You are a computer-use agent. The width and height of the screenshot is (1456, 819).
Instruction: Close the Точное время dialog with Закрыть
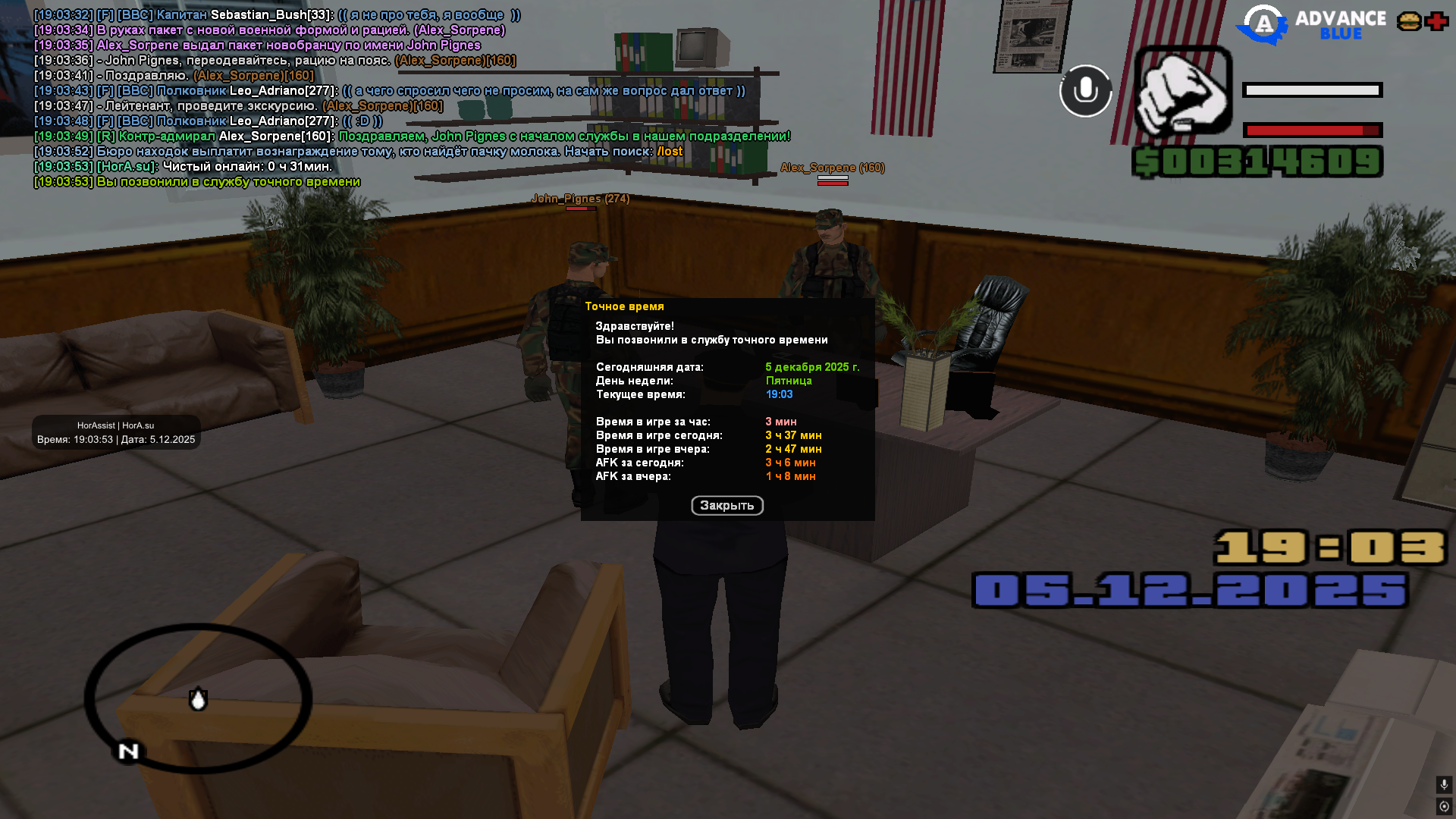tap(726, 505)
